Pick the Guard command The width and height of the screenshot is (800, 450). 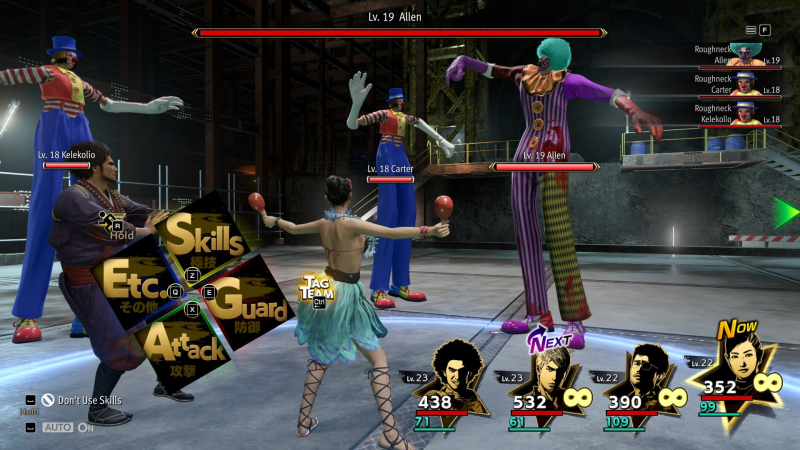(x=250, y=300)
